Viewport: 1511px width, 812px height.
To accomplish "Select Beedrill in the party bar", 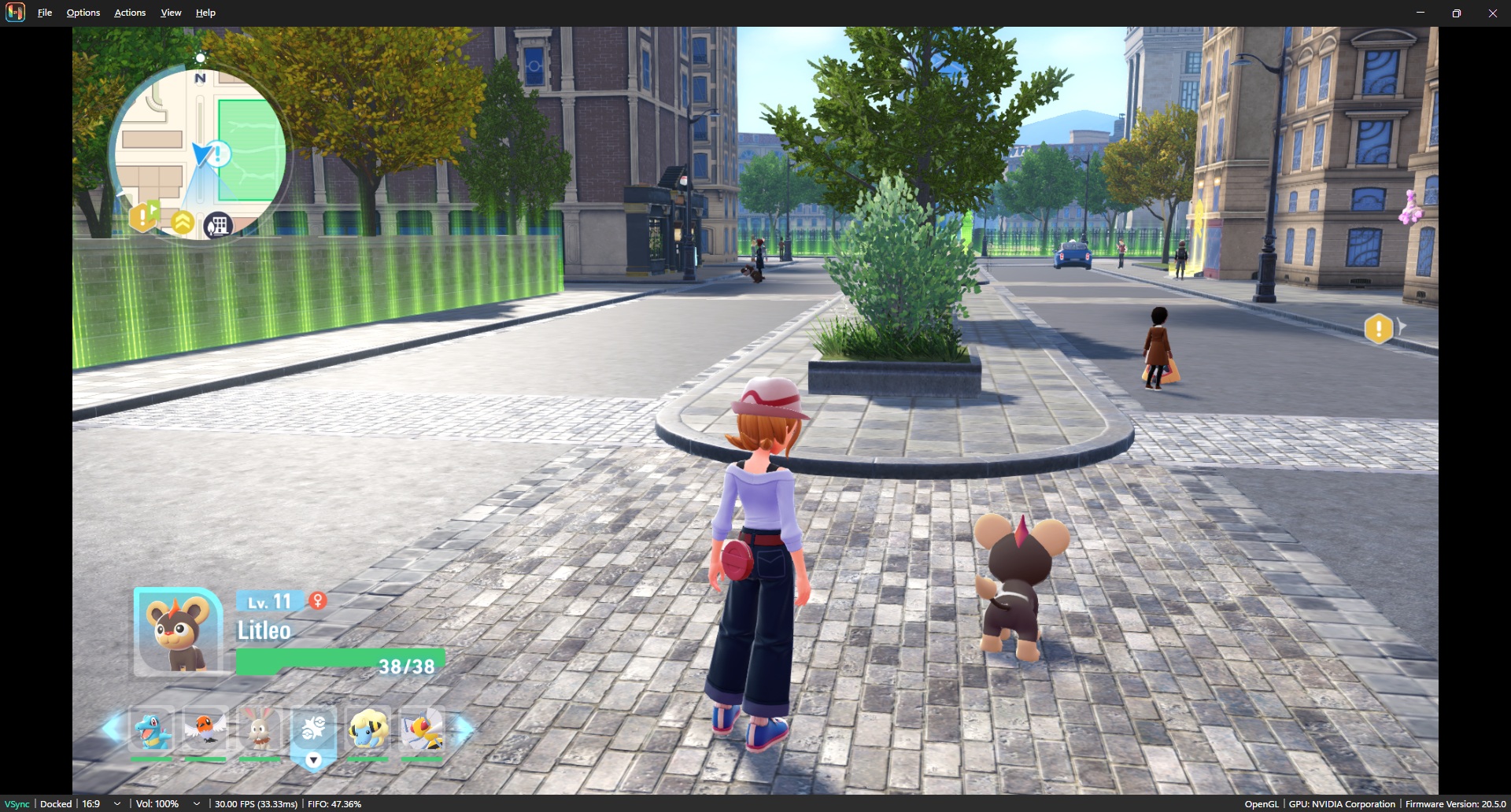I will pyautogui.click(x=422, y=730).
